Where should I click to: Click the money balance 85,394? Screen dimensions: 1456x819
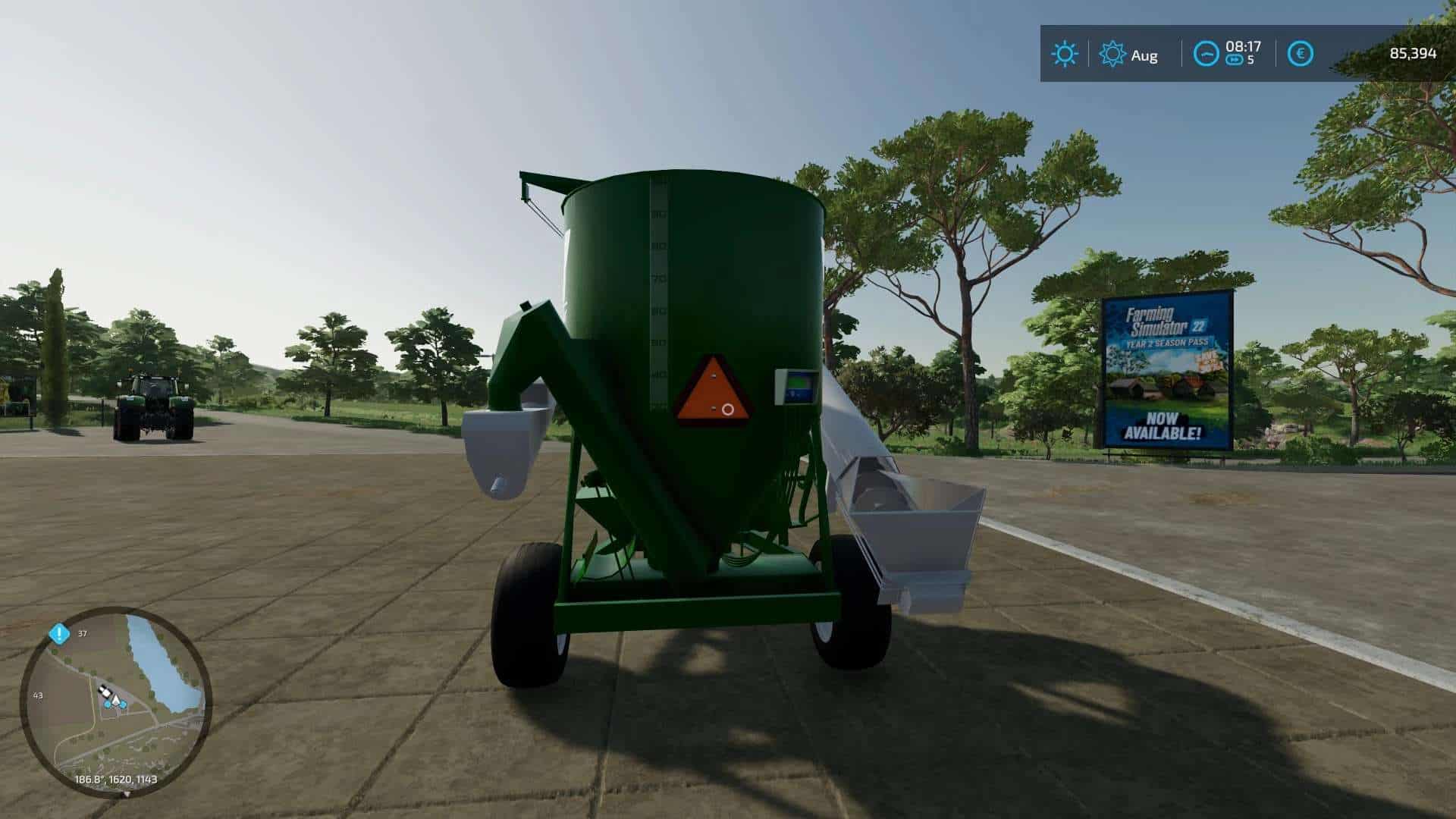click(x=1414, y=53)
